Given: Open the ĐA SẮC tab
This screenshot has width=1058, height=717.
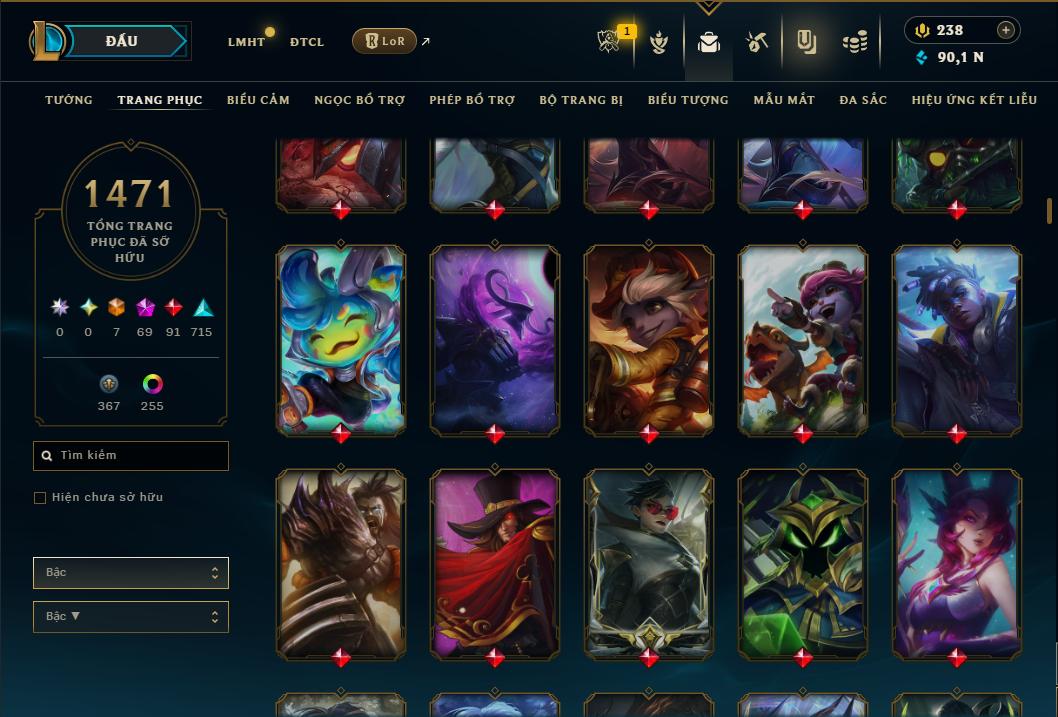Looking at the screenshot, I should coord(863,100).
